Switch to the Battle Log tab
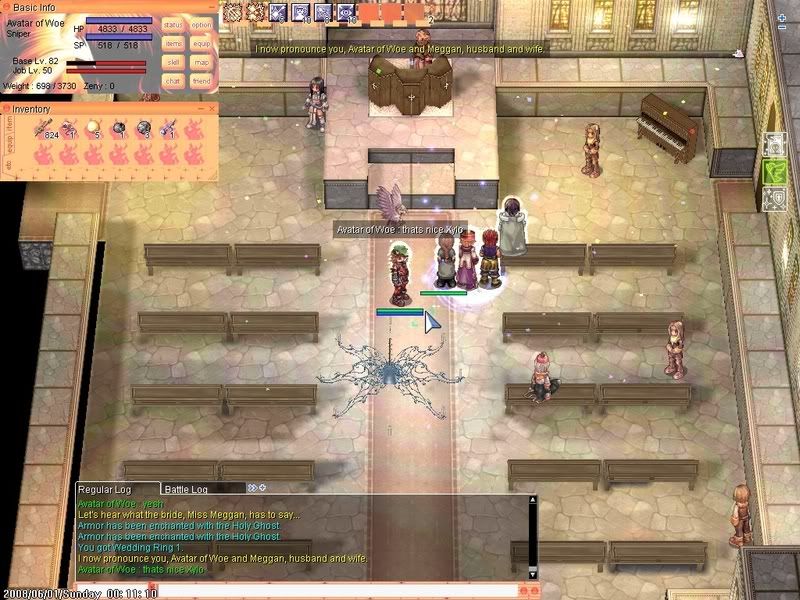The width and height of the screenshot is (800, 600). pos(186,488)
